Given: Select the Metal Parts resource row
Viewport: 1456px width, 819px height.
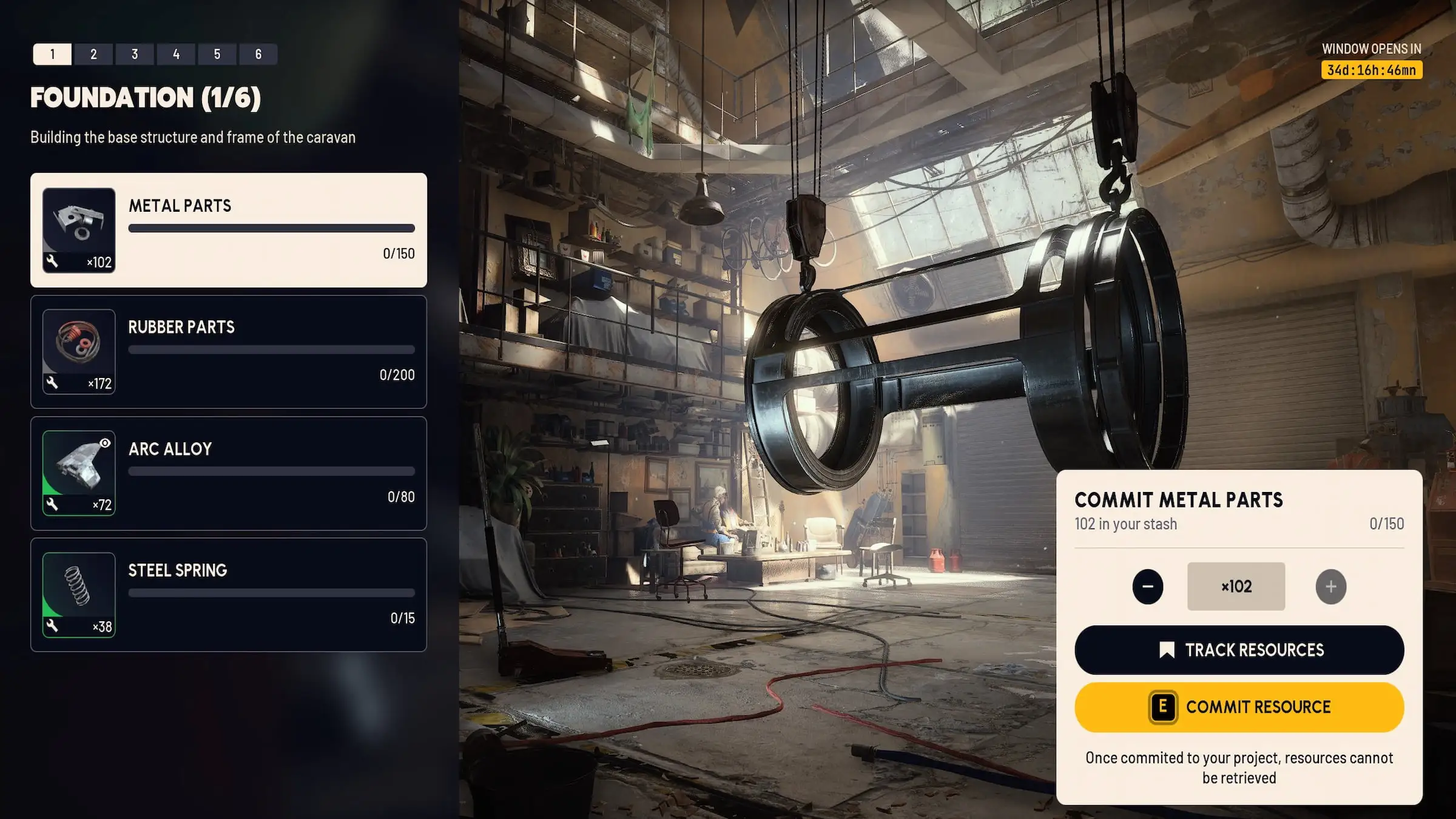Looking at the screenshot, I should [229, 230].
